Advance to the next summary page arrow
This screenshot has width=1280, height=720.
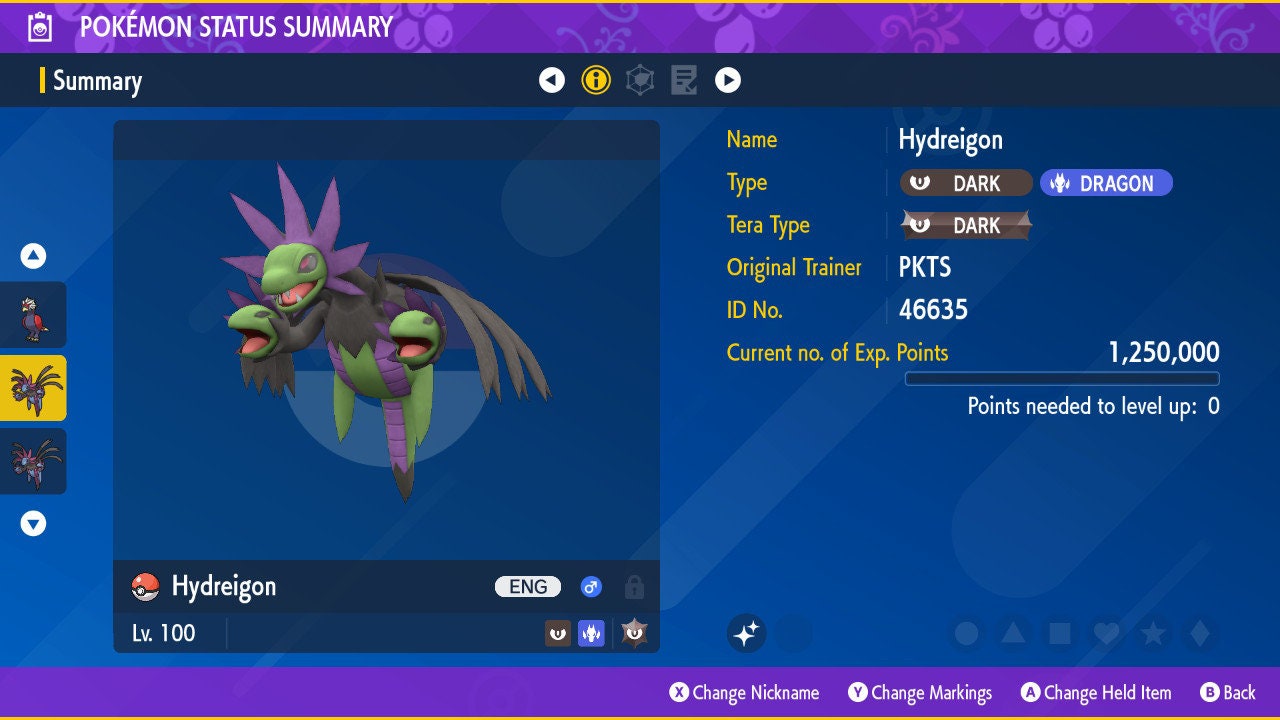click(728, 80)
